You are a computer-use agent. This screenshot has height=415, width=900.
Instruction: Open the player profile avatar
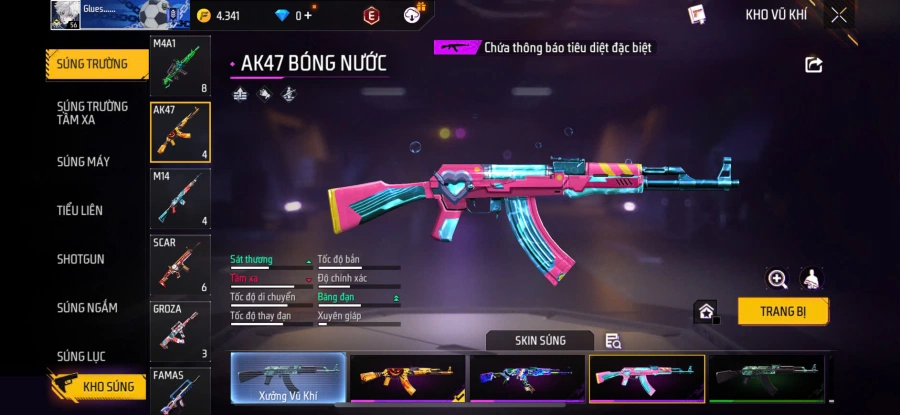[64, 14]
